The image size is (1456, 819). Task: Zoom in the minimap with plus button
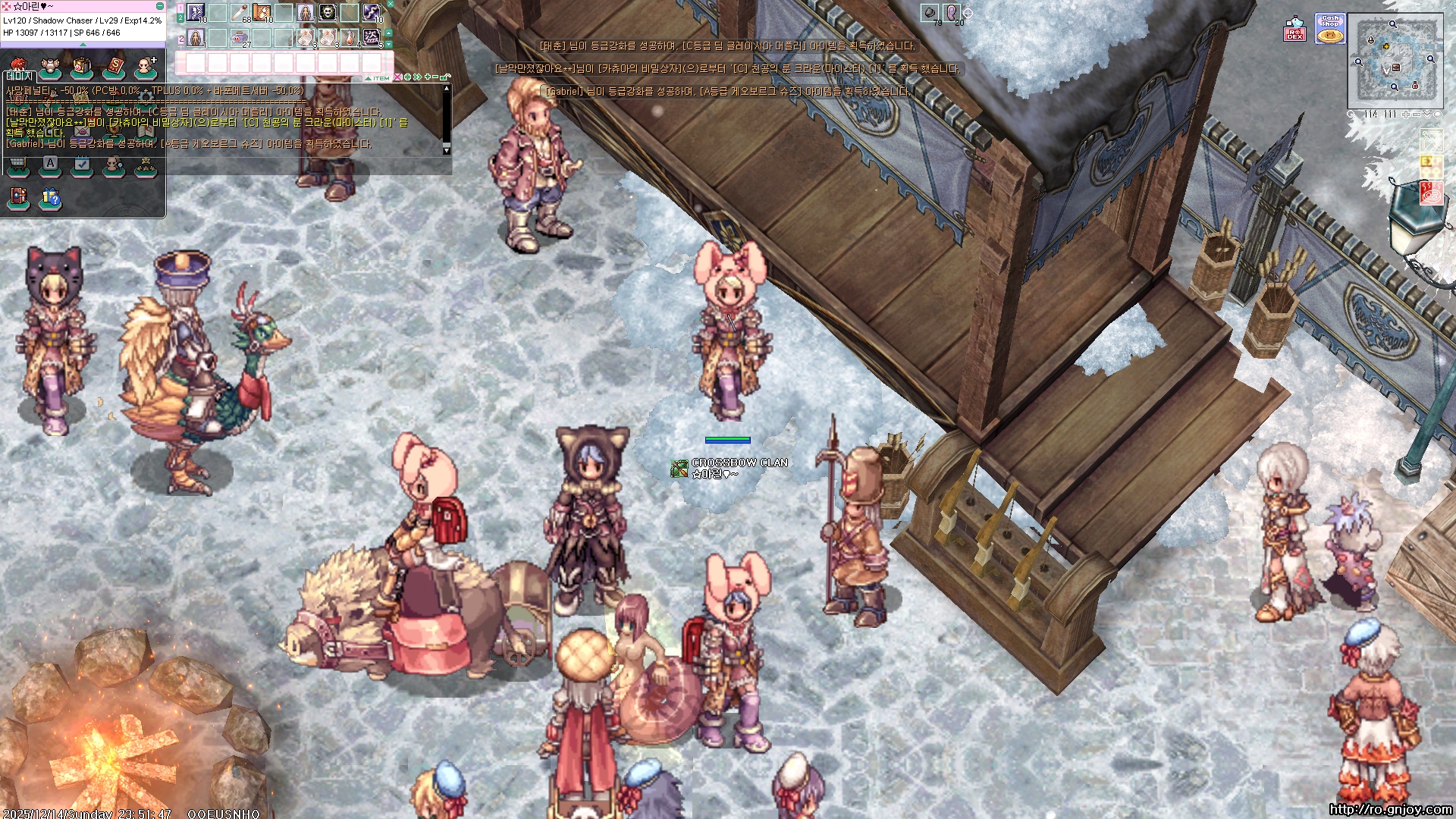(1406, 115)
